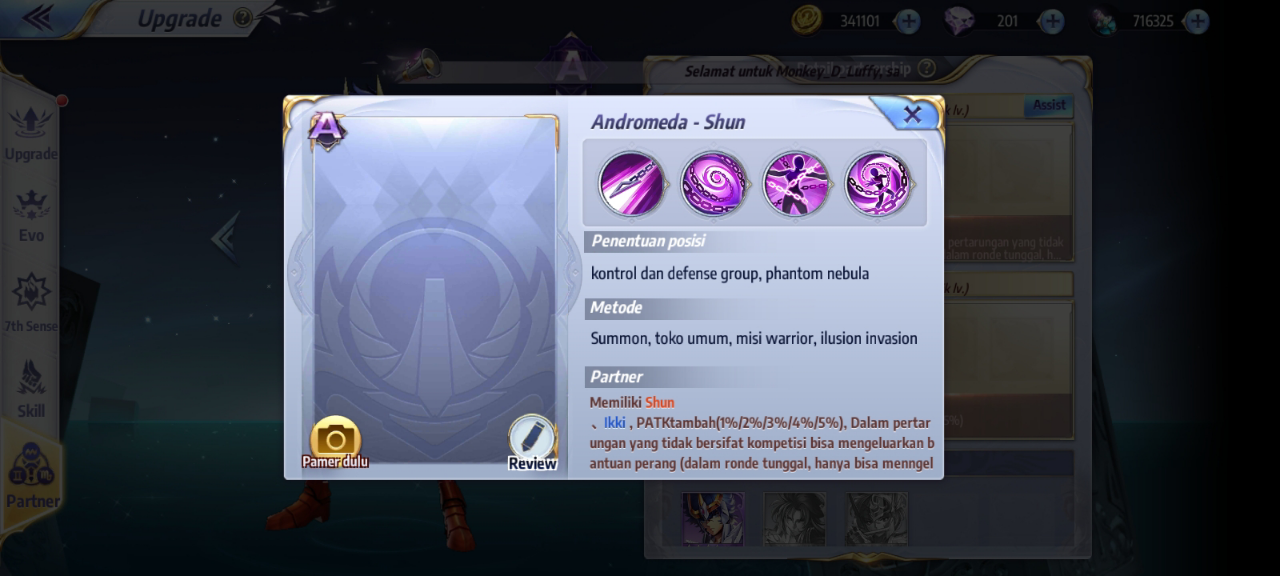The height and width of the screenshot is (576, 1280).
Task: Switch to the Skill side tab
Action: click(x=31, y=388)
